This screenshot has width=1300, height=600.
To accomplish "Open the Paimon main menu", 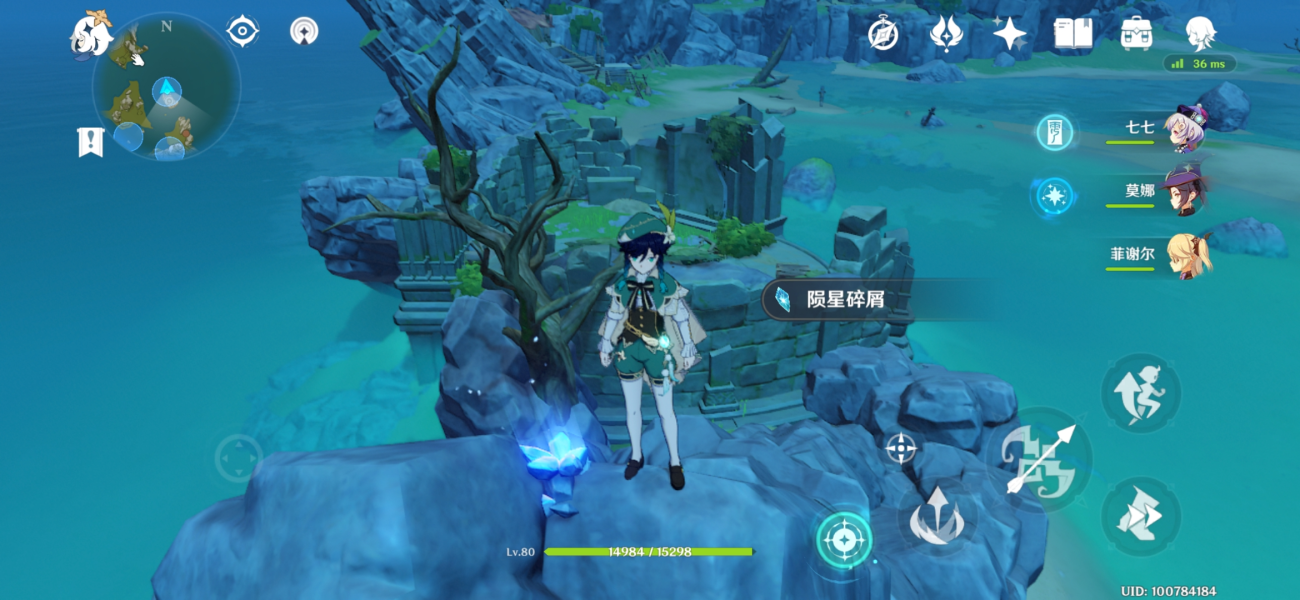I will pyautogui.click(x=90, y=34).
